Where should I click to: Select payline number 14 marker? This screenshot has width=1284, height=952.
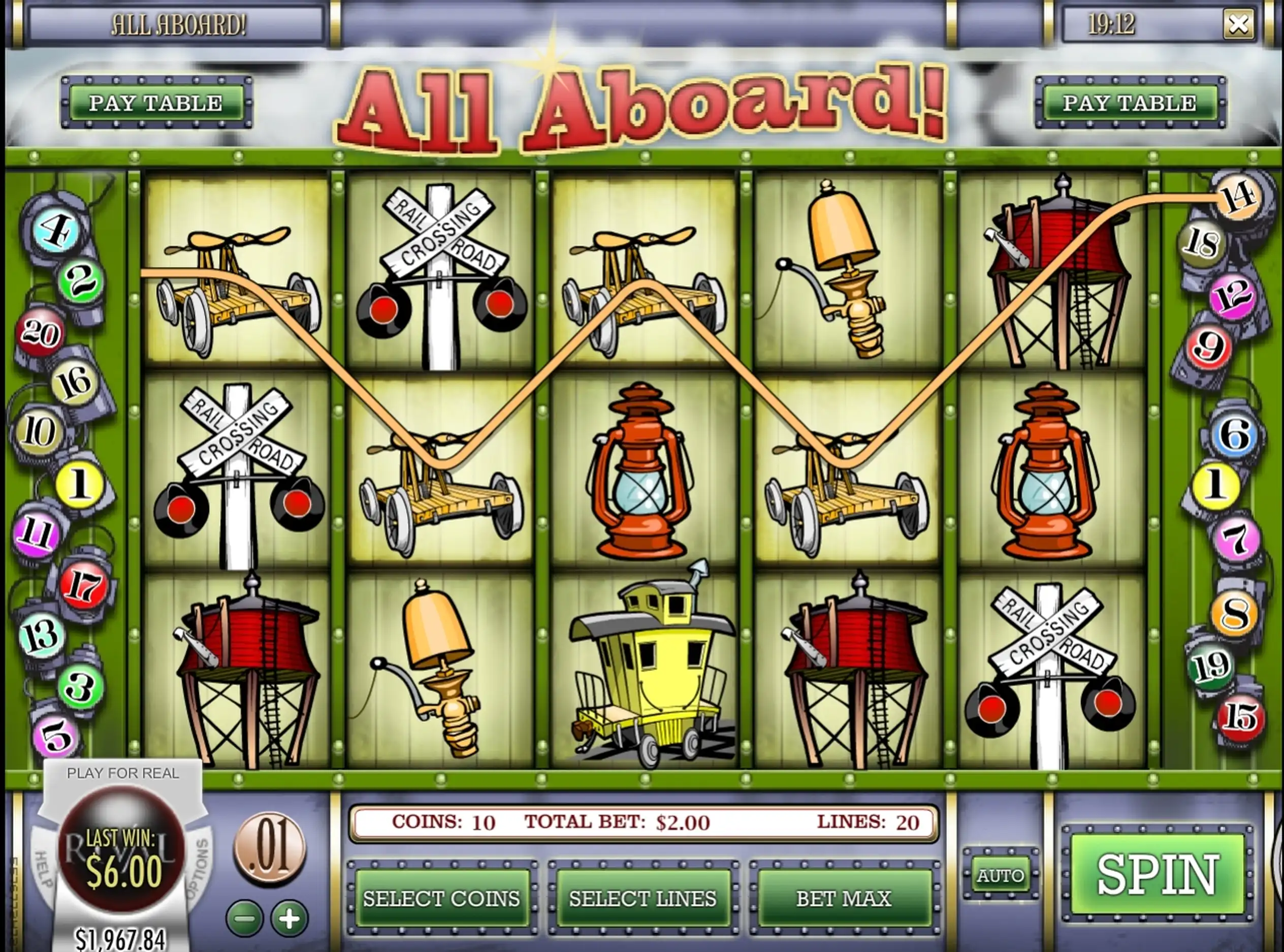point(1237,196)
